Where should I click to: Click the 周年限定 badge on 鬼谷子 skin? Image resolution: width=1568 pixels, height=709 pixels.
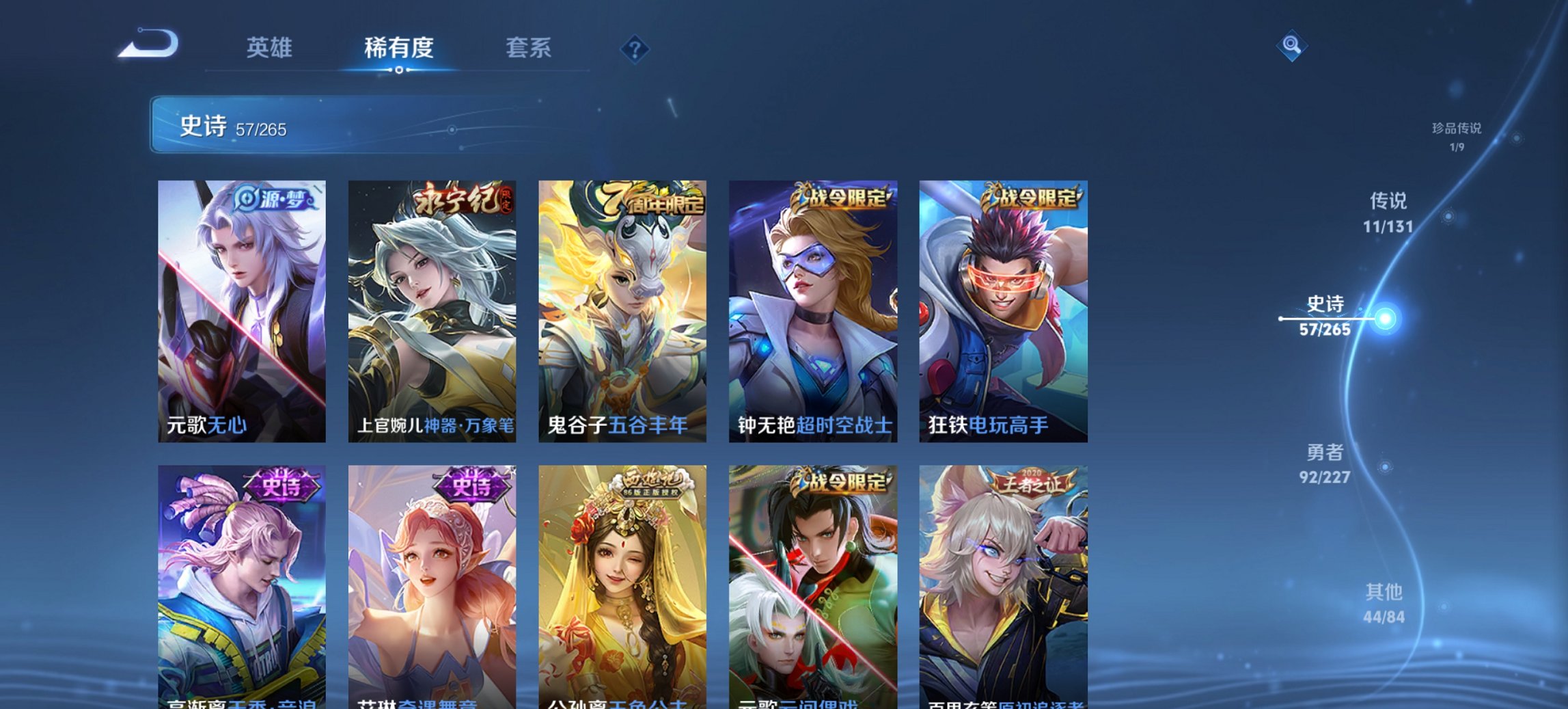tap(651, 200)
